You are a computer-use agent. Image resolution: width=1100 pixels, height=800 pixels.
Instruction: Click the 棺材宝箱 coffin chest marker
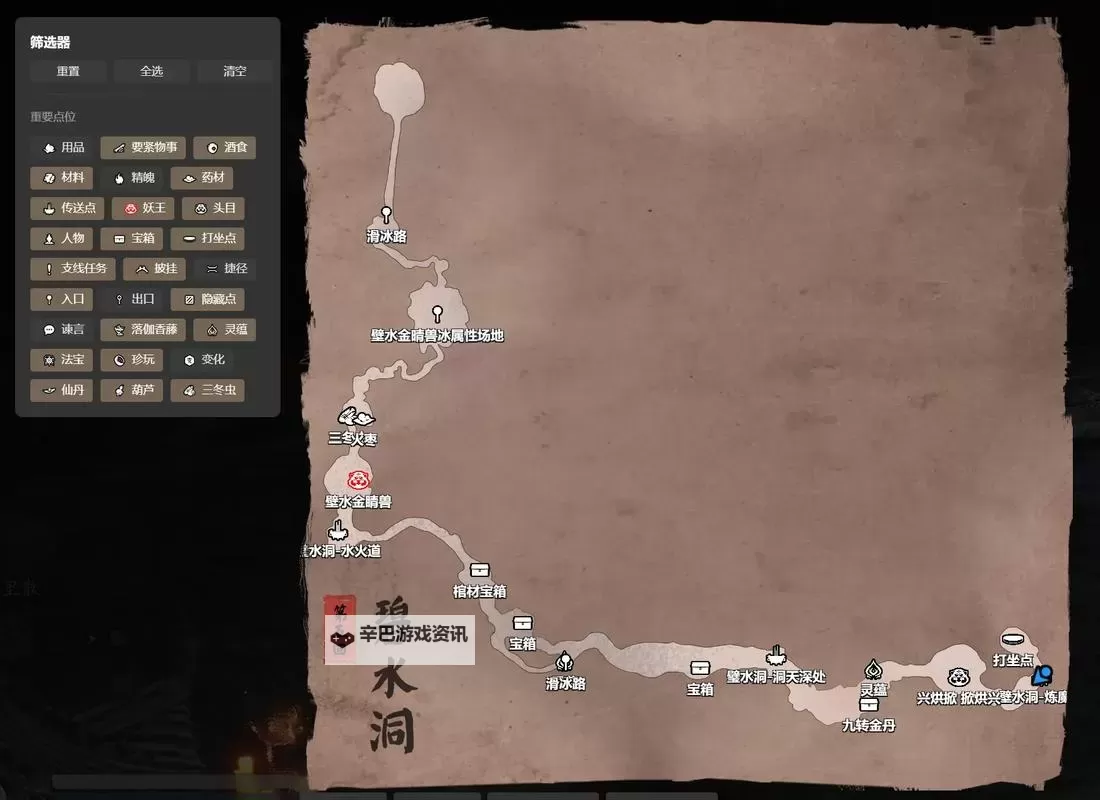pyautogui.click(x=480, y=571)
